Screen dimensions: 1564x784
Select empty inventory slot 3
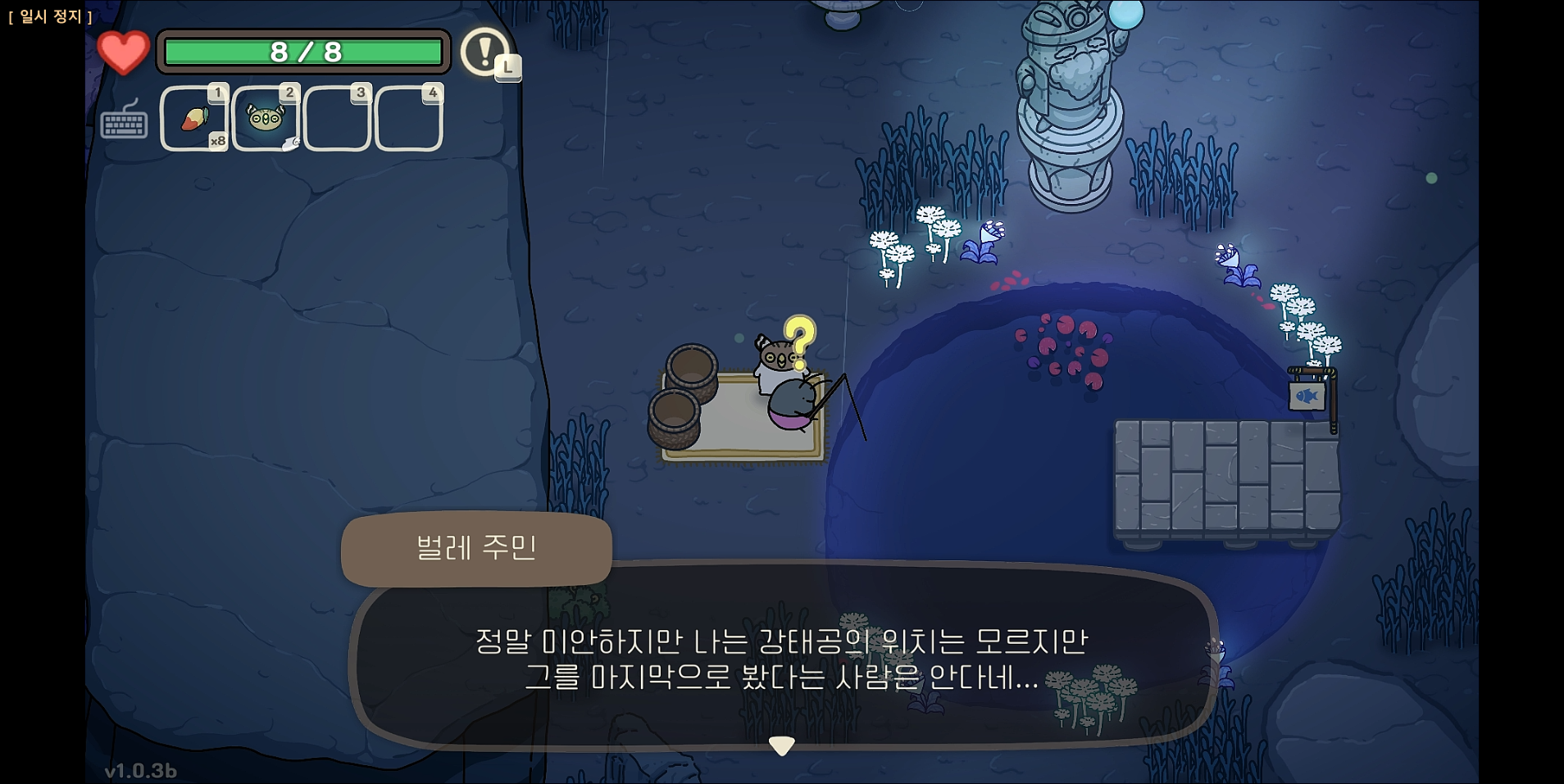point(337,120)
